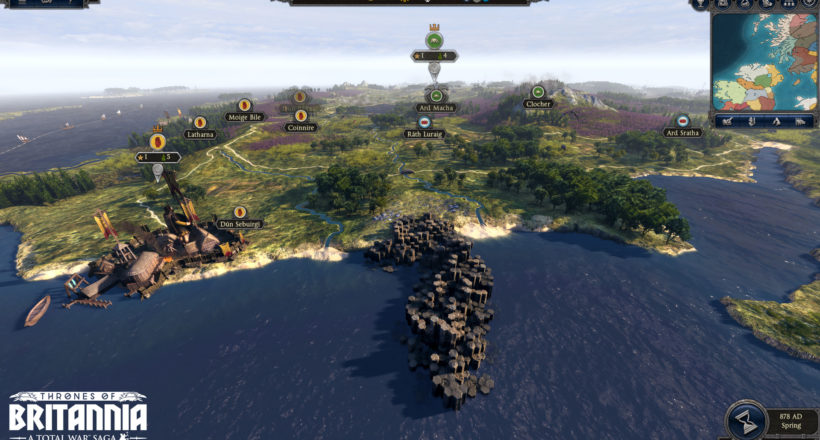Select the Latharna settlement label
Image resolution: width=820 pixels, height=440 pixels.
coord(200,134)
